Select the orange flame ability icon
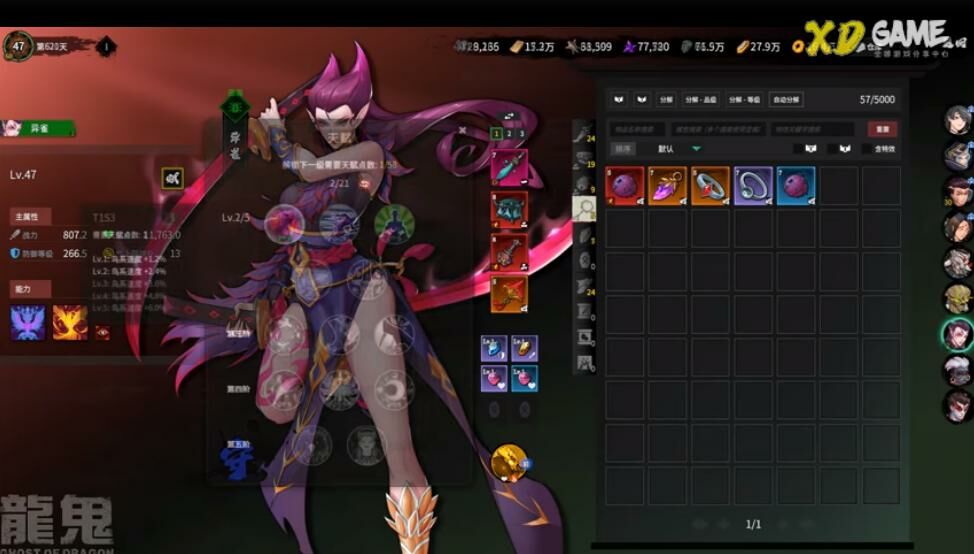The height and width of the screenshot is (554, 974). [69, 322]
